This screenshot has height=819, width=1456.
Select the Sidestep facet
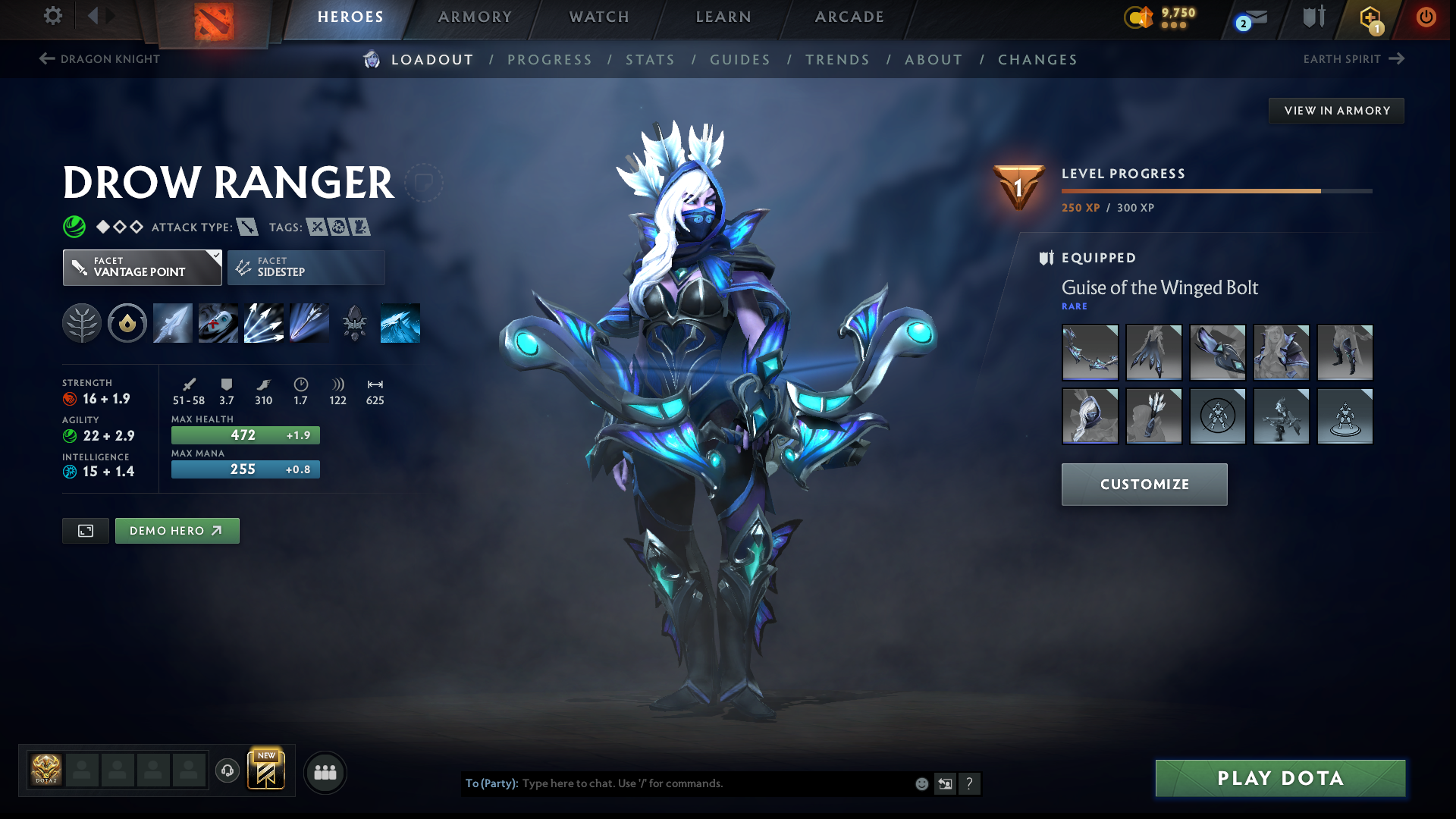[x=306, y=268]
